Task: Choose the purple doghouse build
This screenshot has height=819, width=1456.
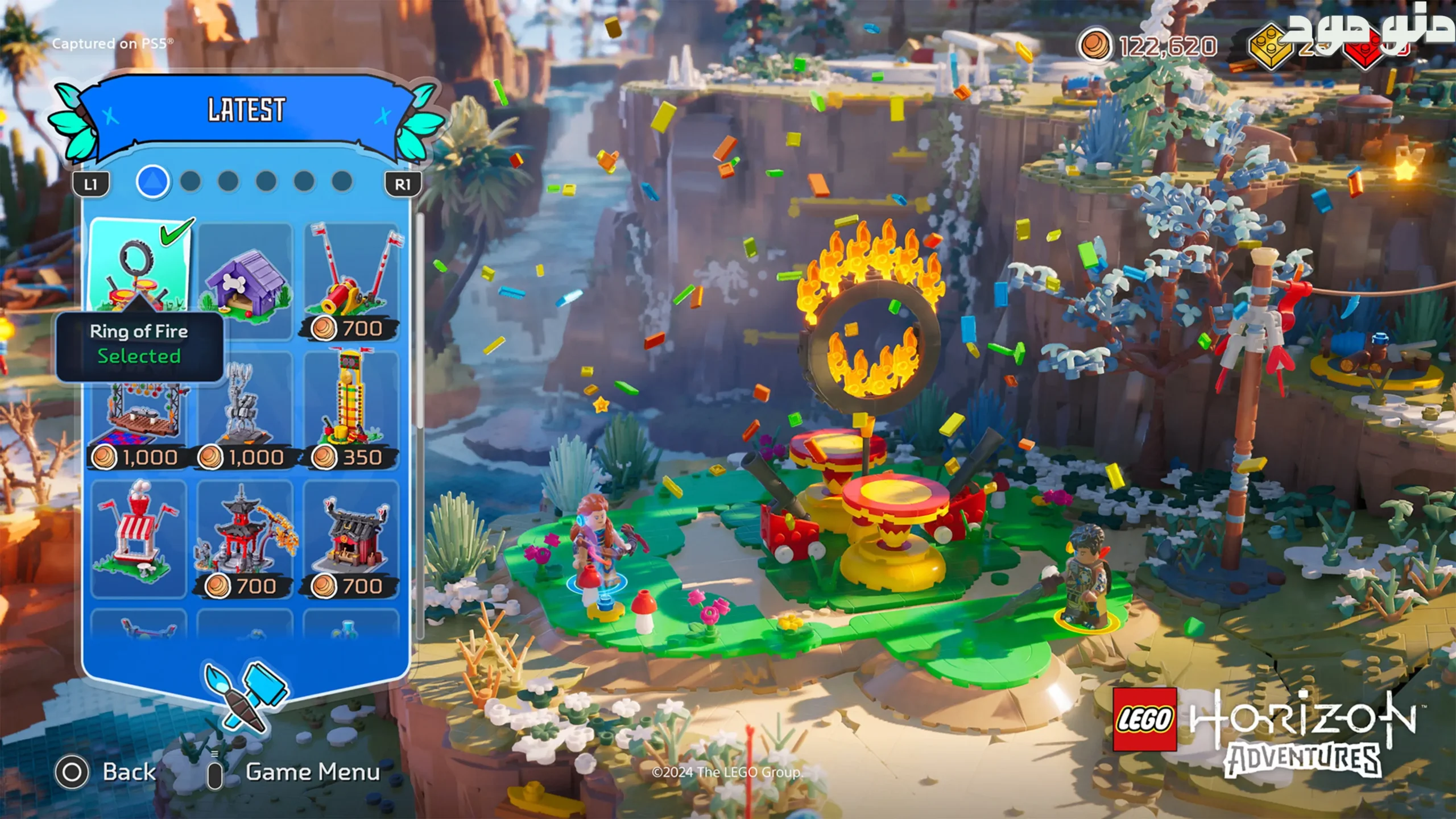Action: pyautogui.click(x=246, y=282)
